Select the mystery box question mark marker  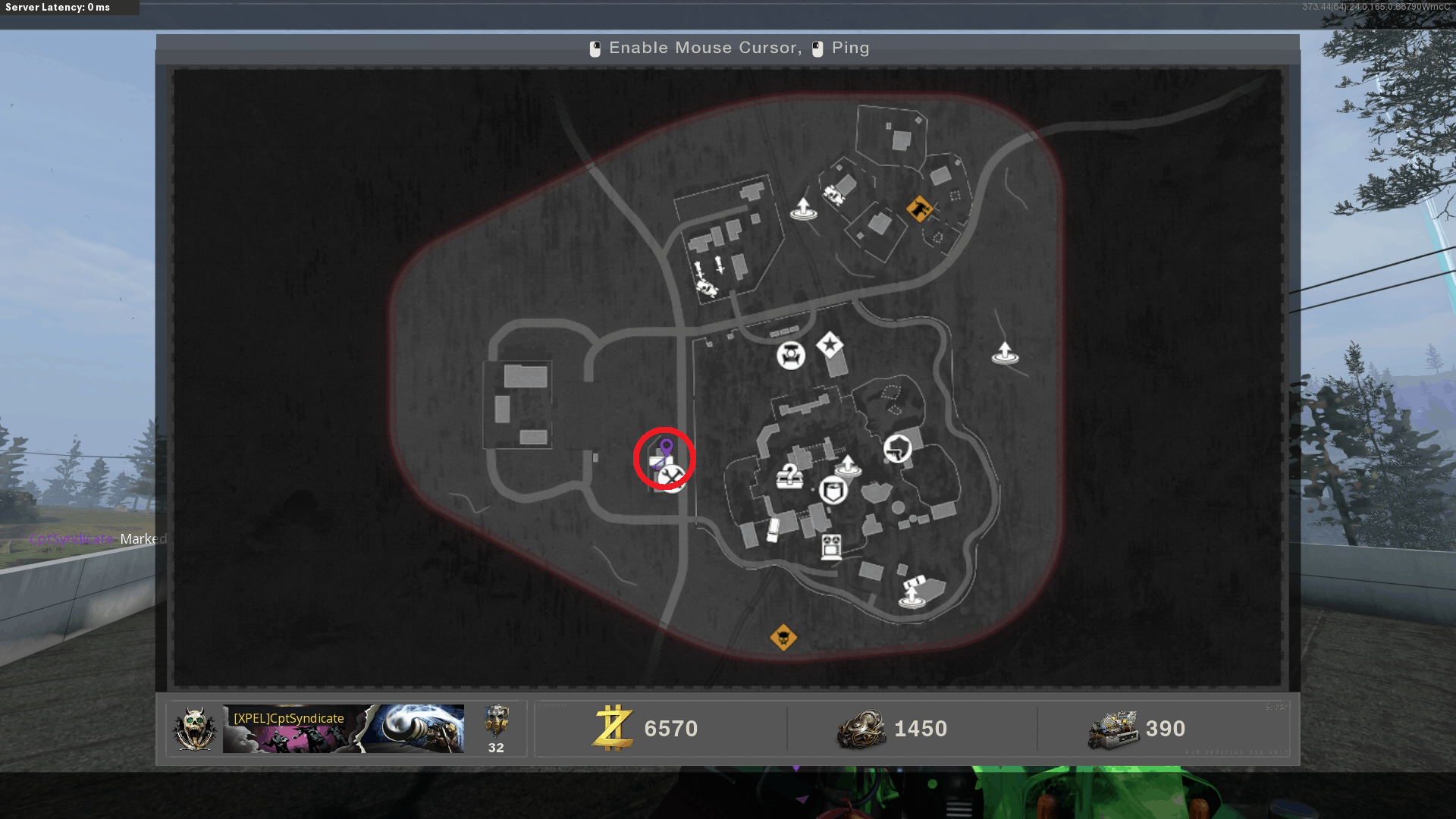(789, 476)
